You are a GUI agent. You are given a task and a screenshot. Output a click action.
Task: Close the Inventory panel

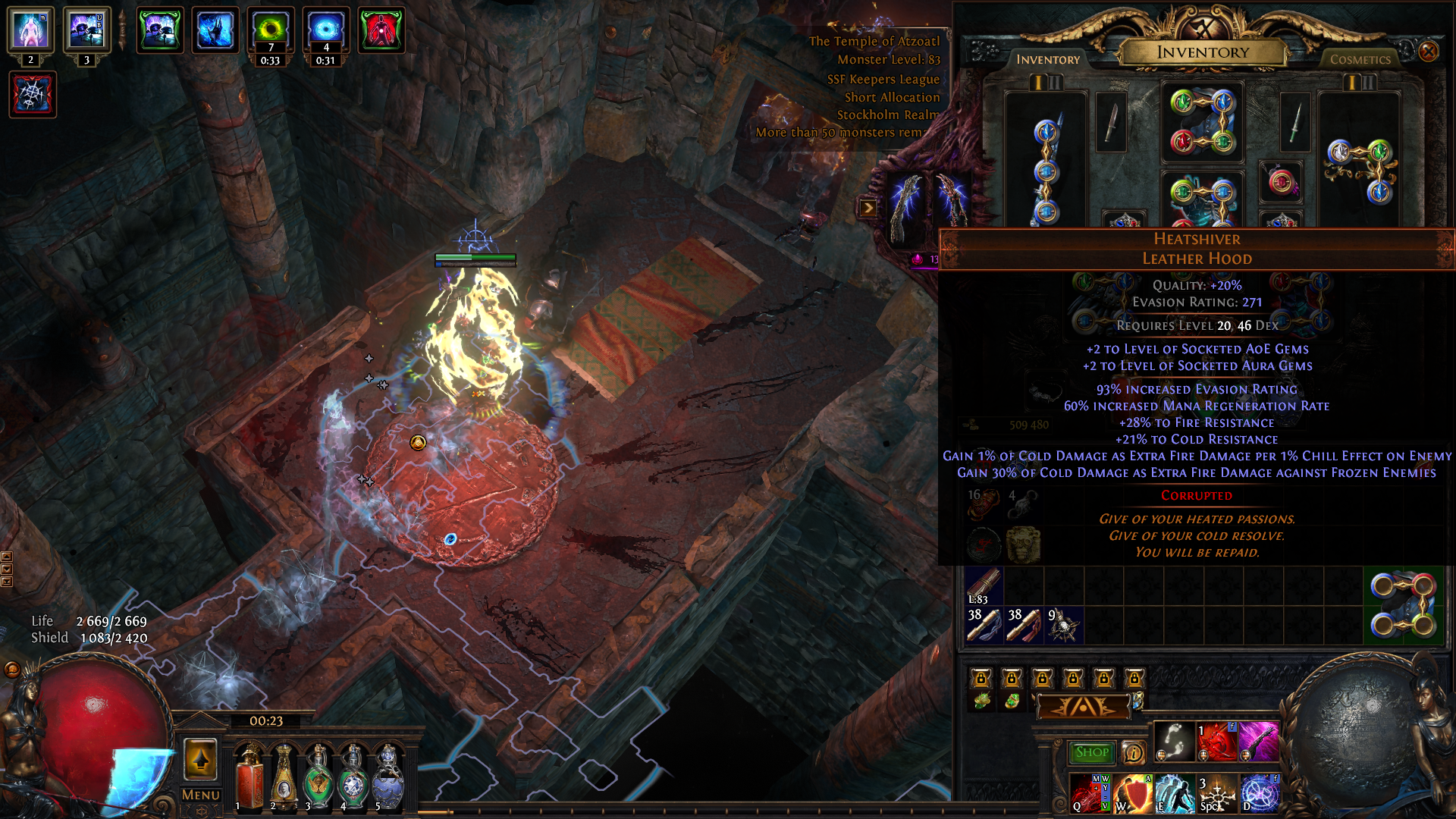[x=1428, y=52]
